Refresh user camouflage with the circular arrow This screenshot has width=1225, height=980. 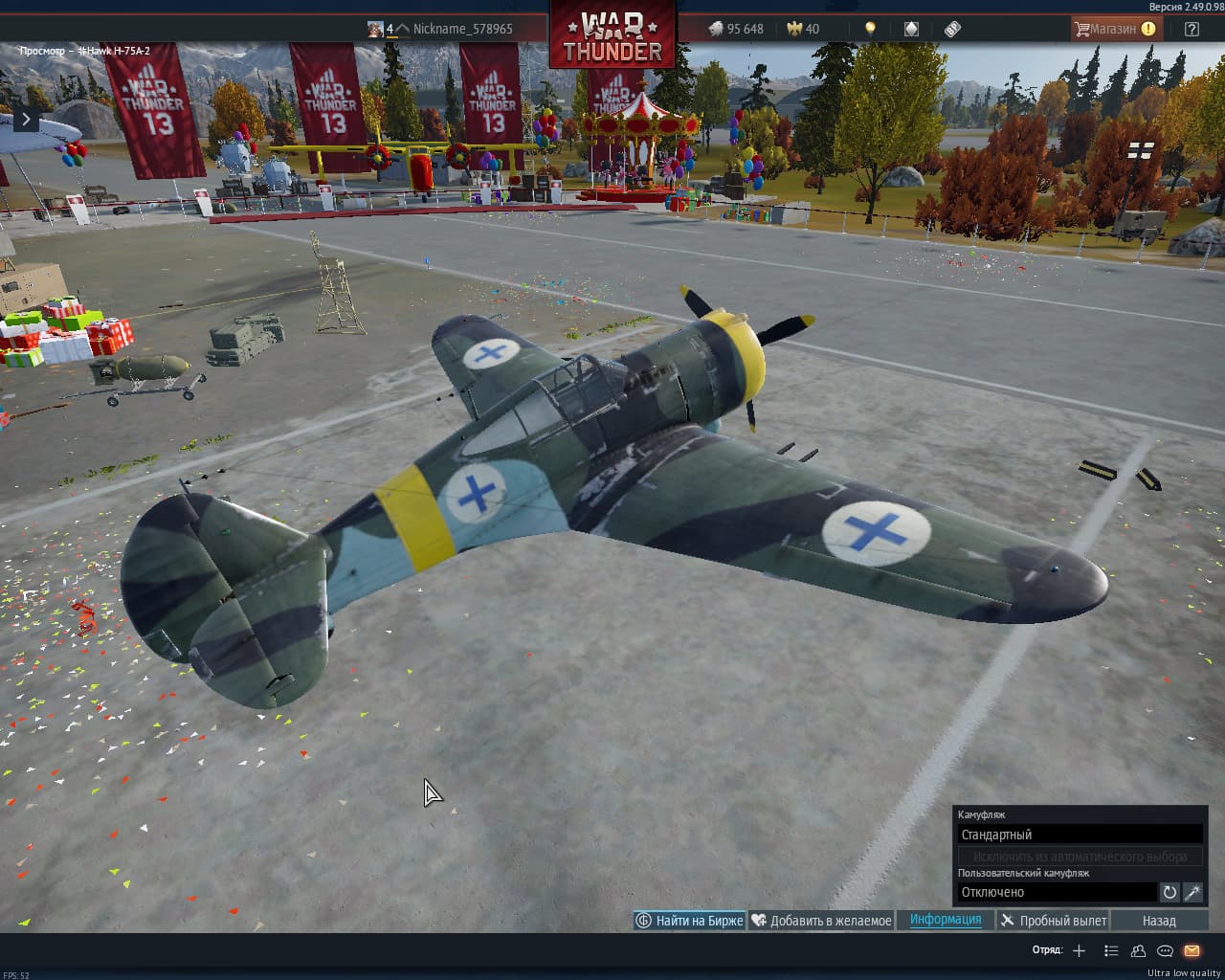point(1169,892)
